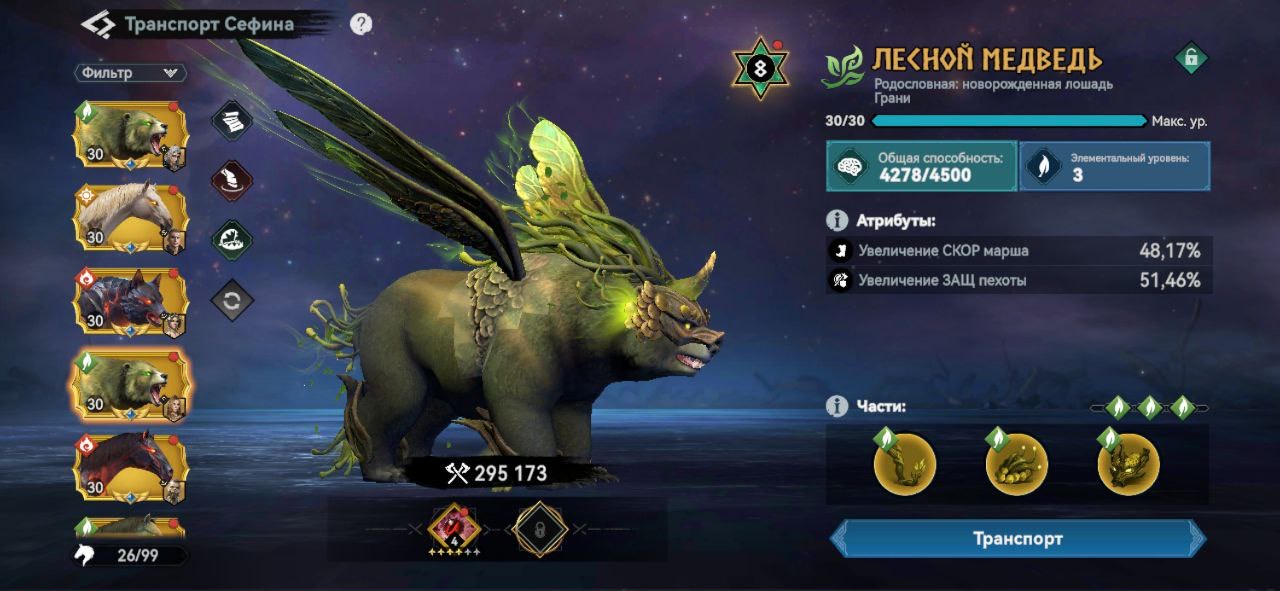Open the bear trap icon button

(x=232, y=240)
